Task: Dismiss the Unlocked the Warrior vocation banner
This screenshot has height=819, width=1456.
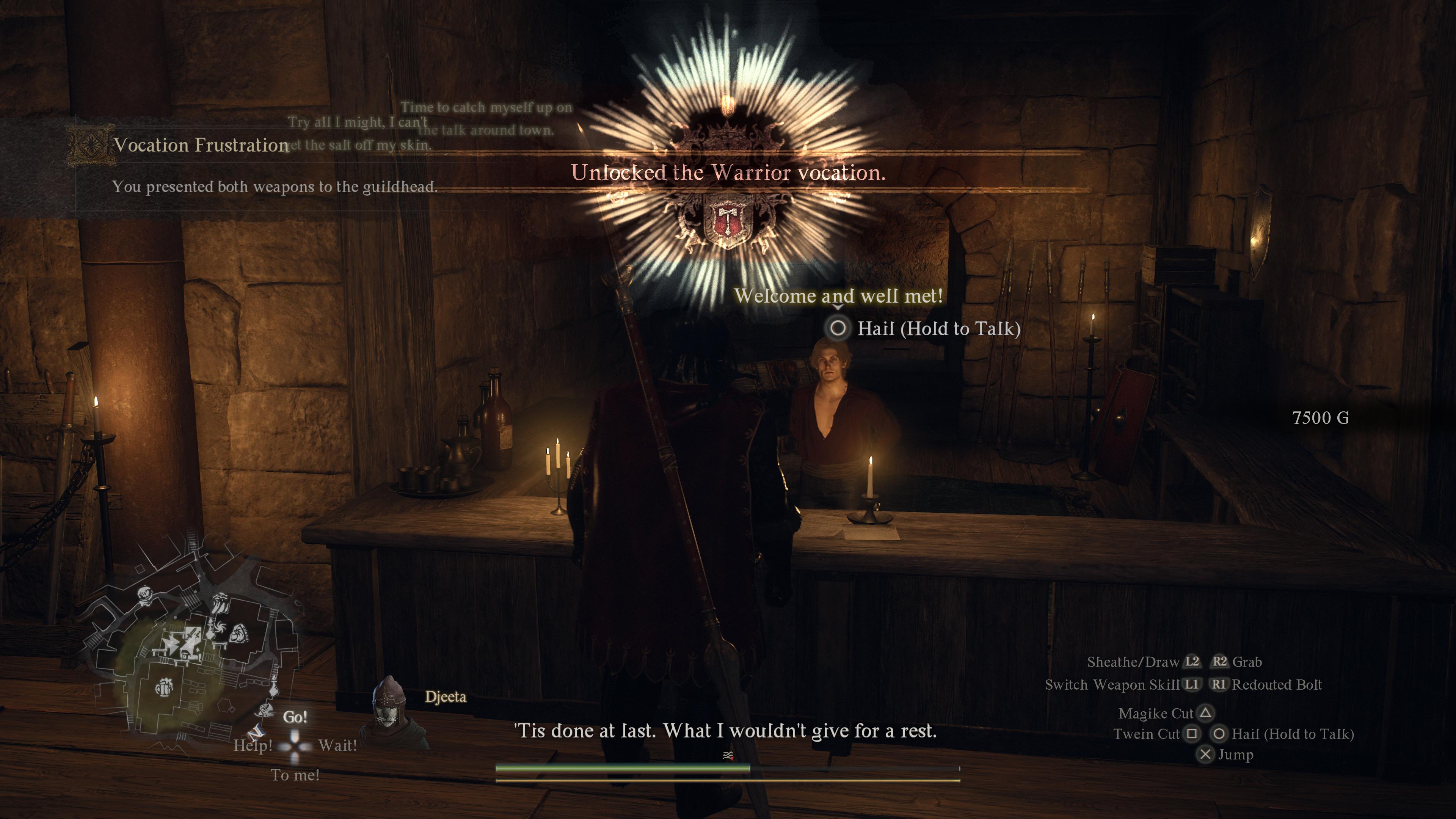Action: coord(728,173)
